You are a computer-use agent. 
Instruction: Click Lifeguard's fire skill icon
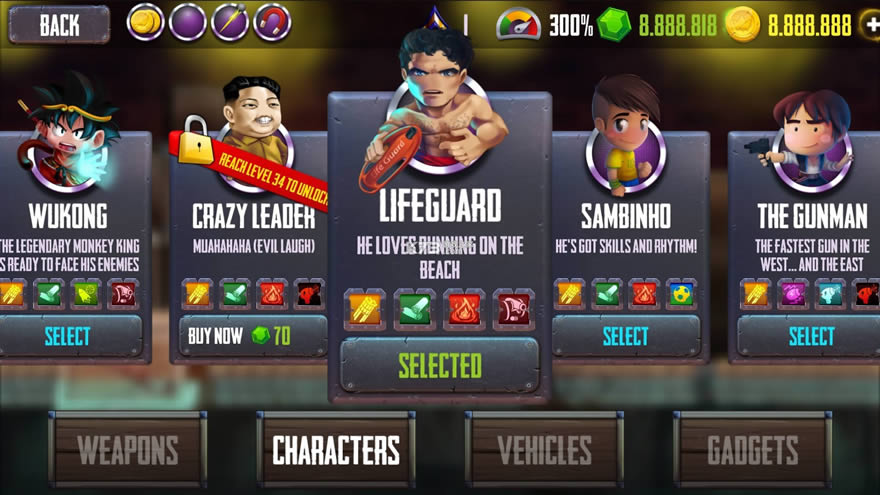(464, 309)
